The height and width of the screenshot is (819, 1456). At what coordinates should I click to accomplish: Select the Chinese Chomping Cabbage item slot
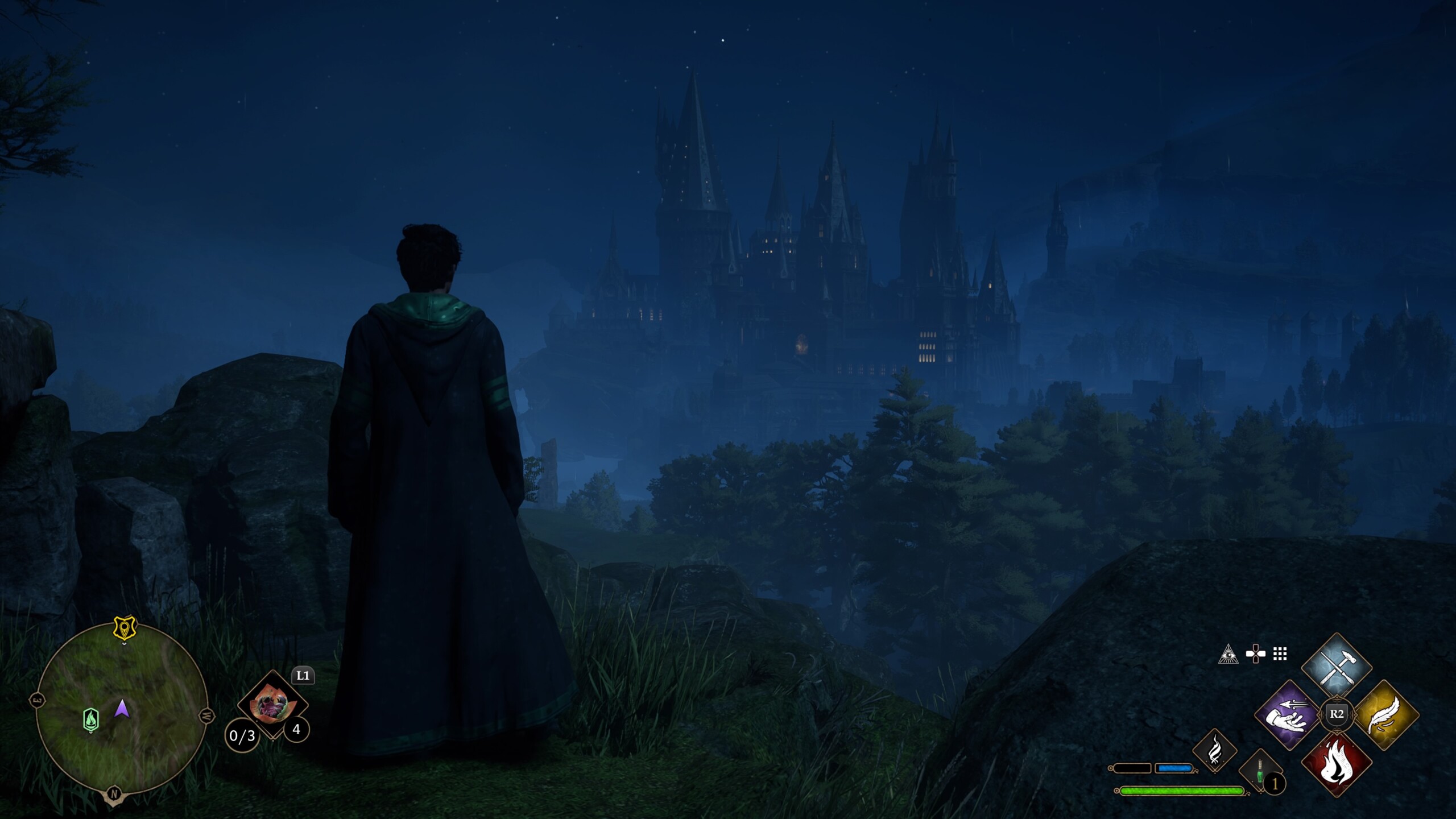click(x=272, y=705)
